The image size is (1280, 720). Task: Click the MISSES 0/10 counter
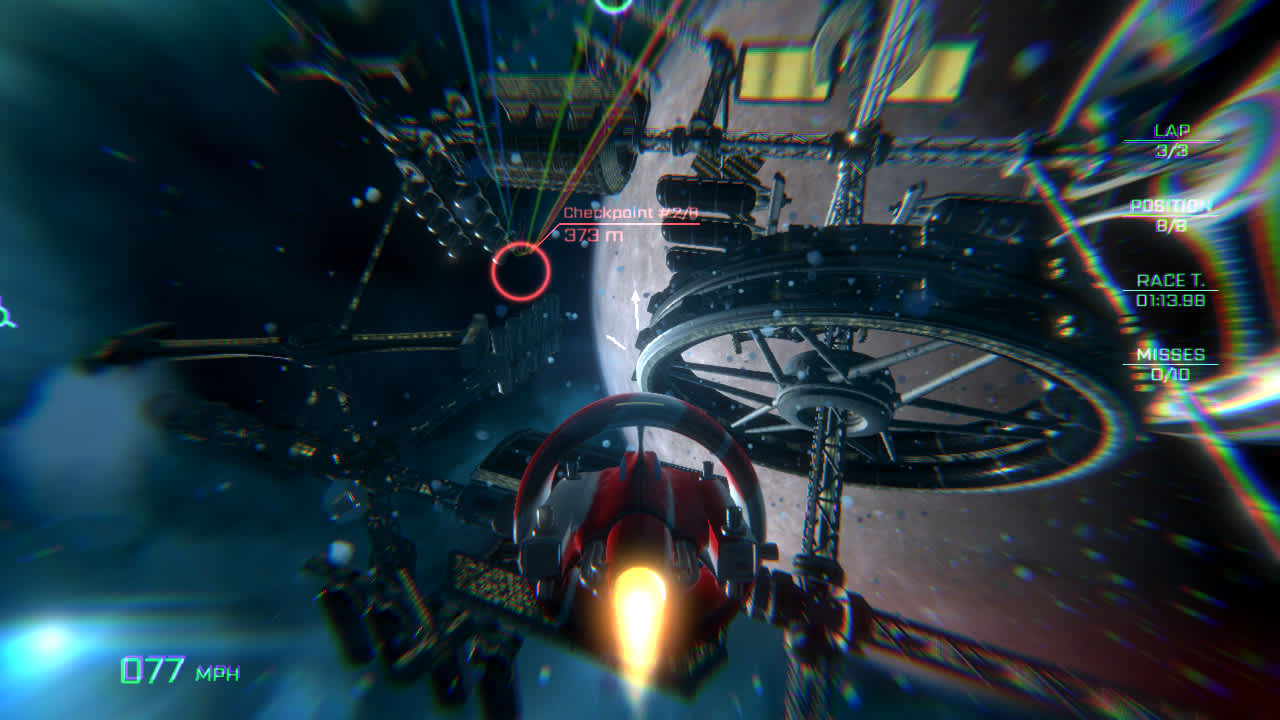coord(1172,362)
